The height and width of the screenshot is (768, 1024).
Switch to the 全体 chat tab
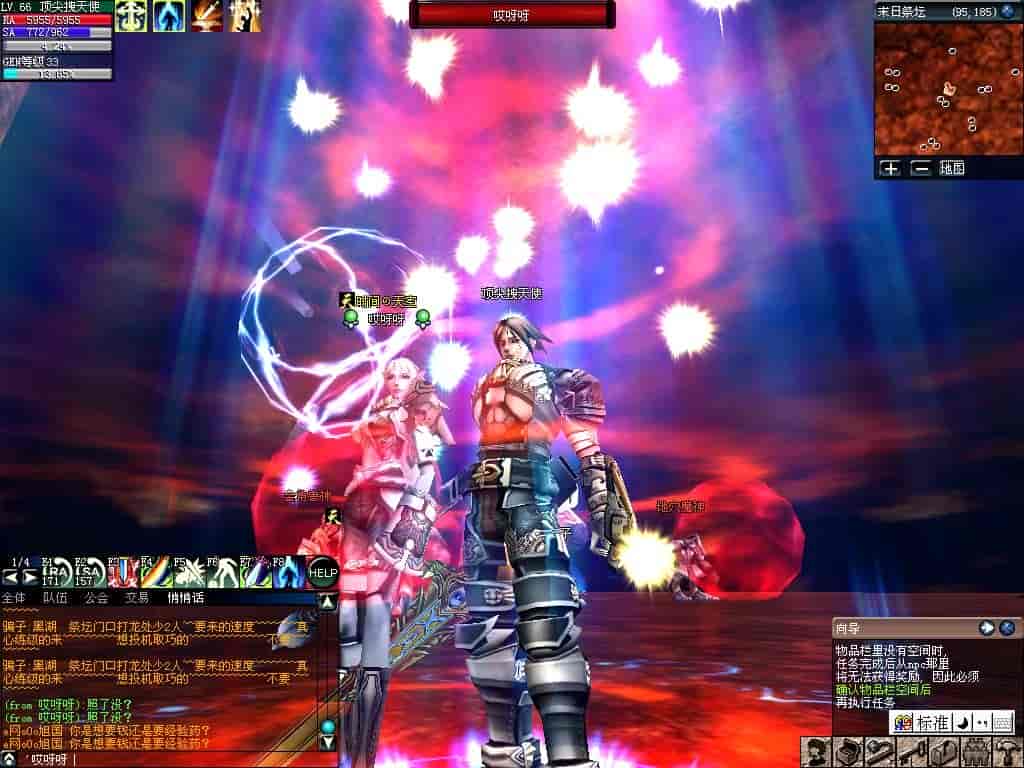14,598
